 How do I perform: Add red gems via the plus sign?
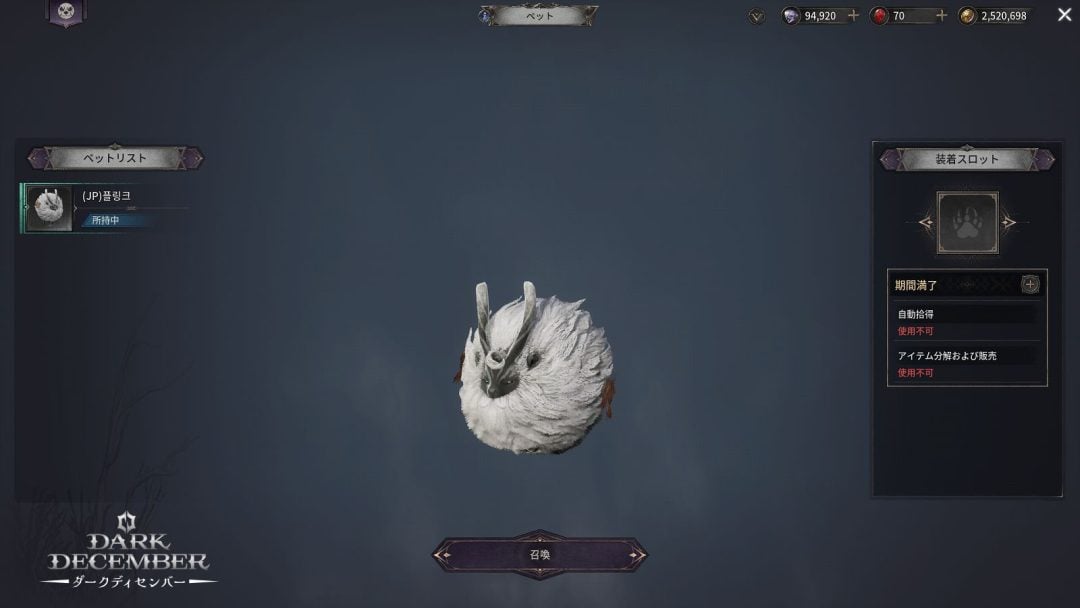[x=941, y=16]
